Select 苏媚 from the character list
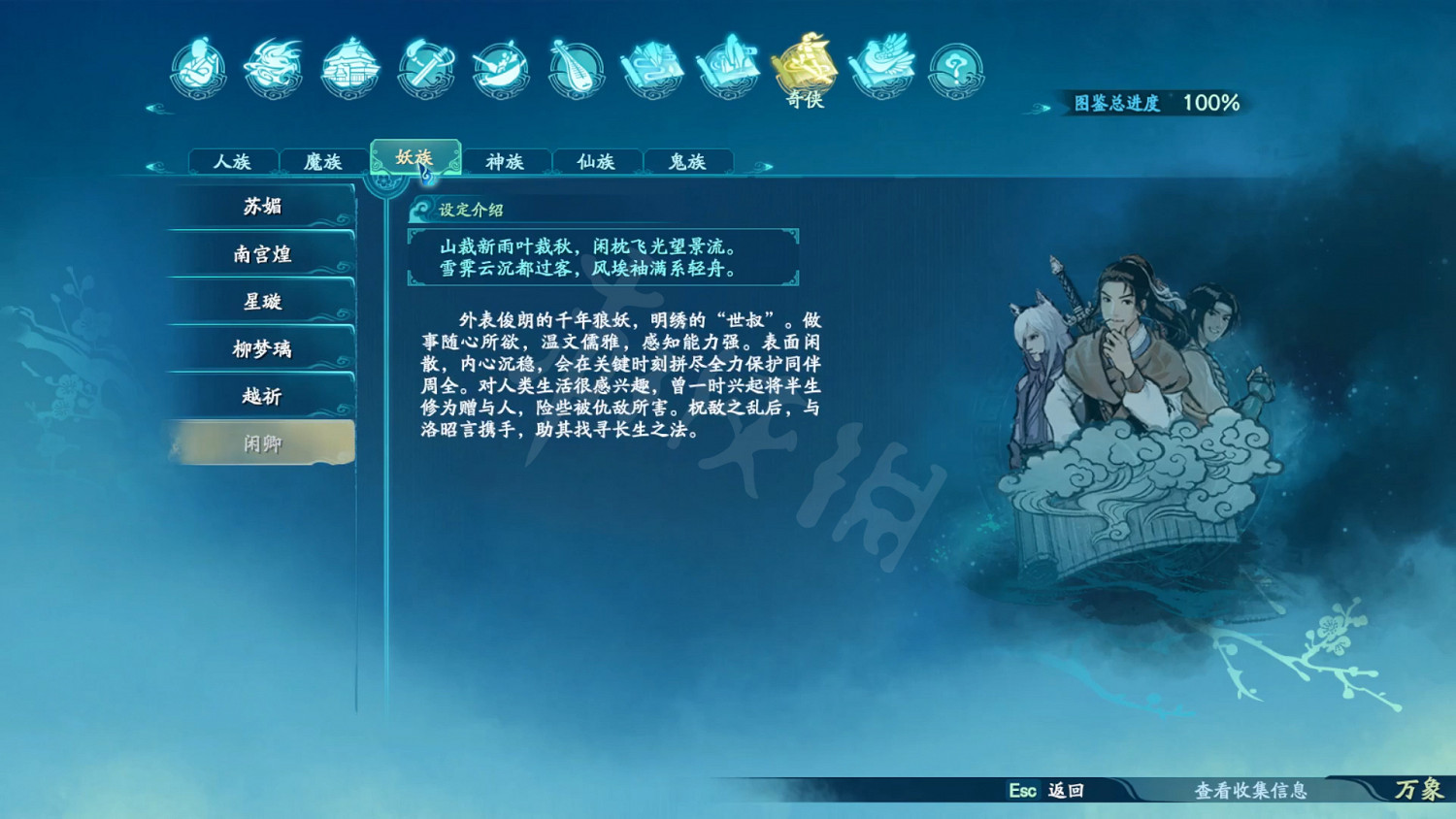 tap(260, 207)
